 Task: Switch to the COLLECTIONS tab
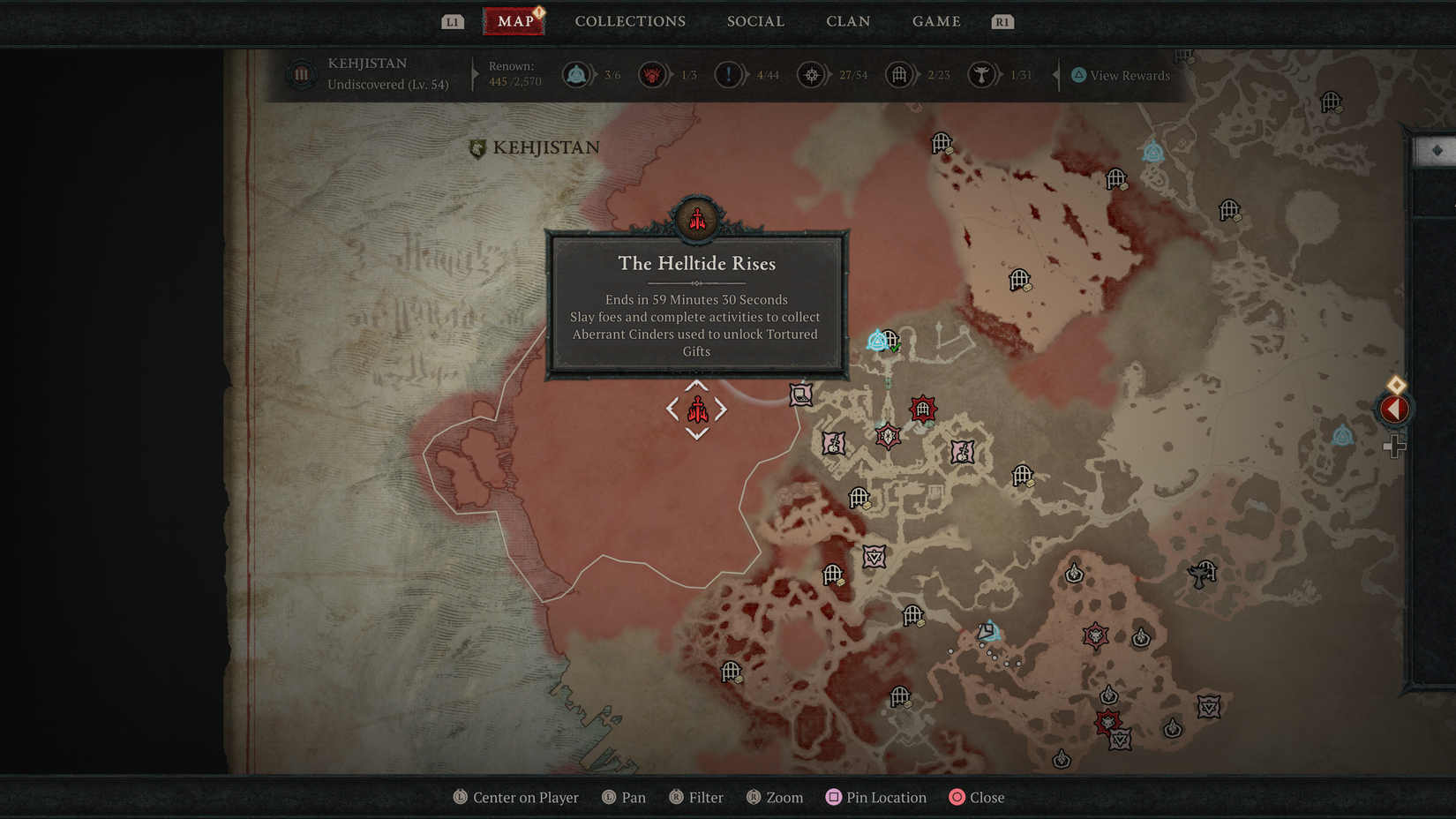(x=629, y=21)
